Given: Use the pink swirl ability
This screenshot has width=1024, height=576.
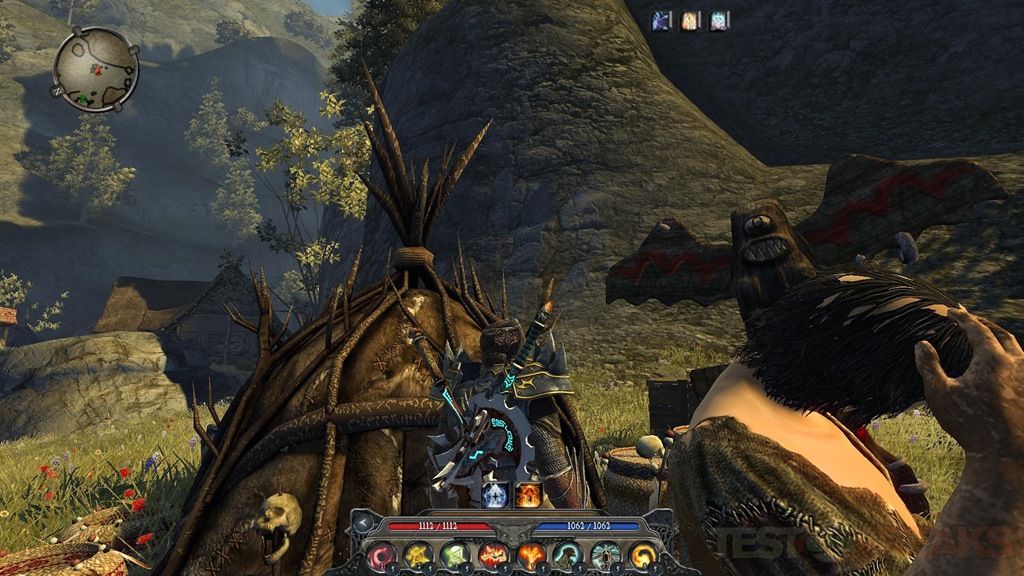Looking at the screenshot, I should (x=380, y=555).
